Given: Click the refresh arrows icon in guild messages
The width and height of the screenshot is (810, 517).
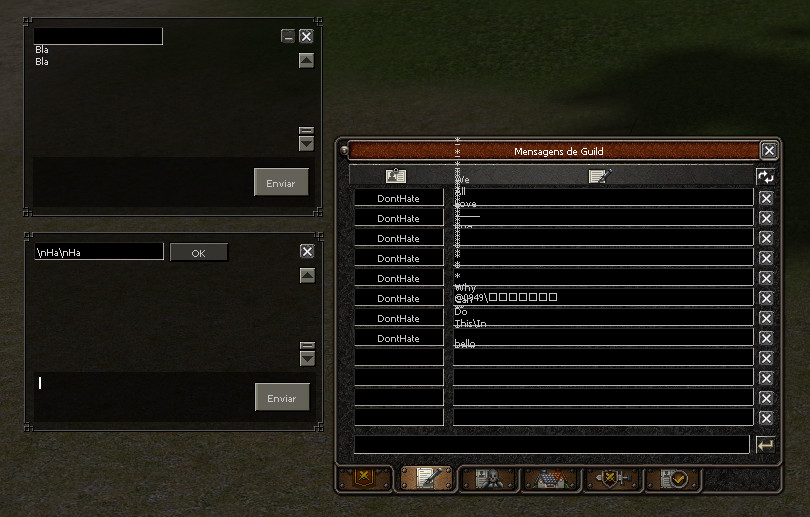Looking at the screenshot, I should (765, 176).
